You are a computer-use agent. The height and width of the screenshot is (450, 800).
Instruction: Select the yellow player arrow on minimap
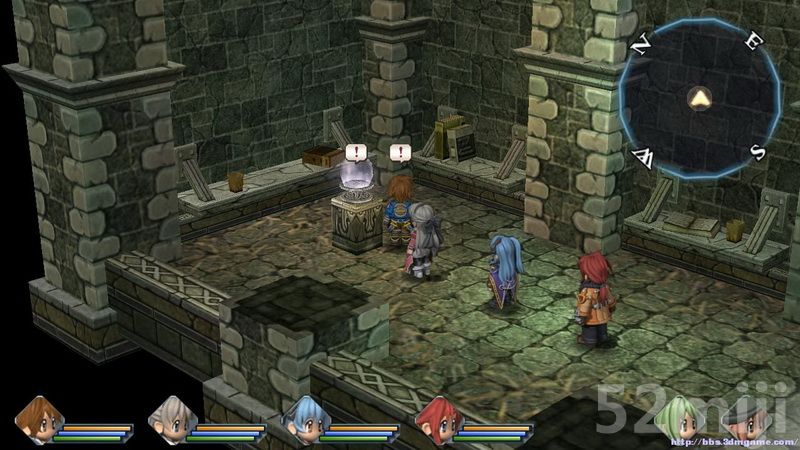[699, 98]
